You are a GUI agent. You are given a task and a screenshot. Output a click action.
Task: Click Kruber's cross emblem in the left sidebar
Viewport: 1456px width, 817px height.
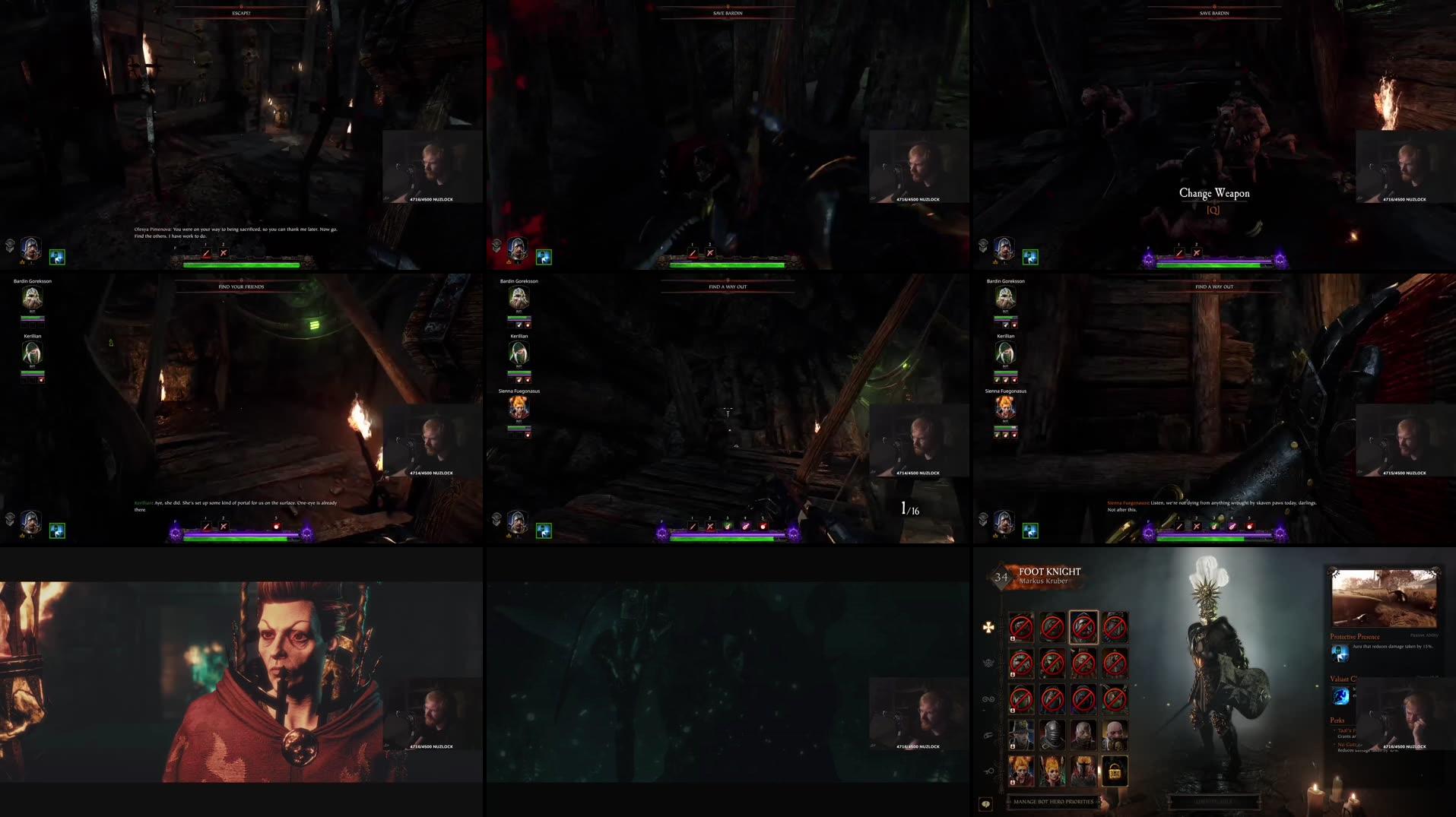pos(988,626)
